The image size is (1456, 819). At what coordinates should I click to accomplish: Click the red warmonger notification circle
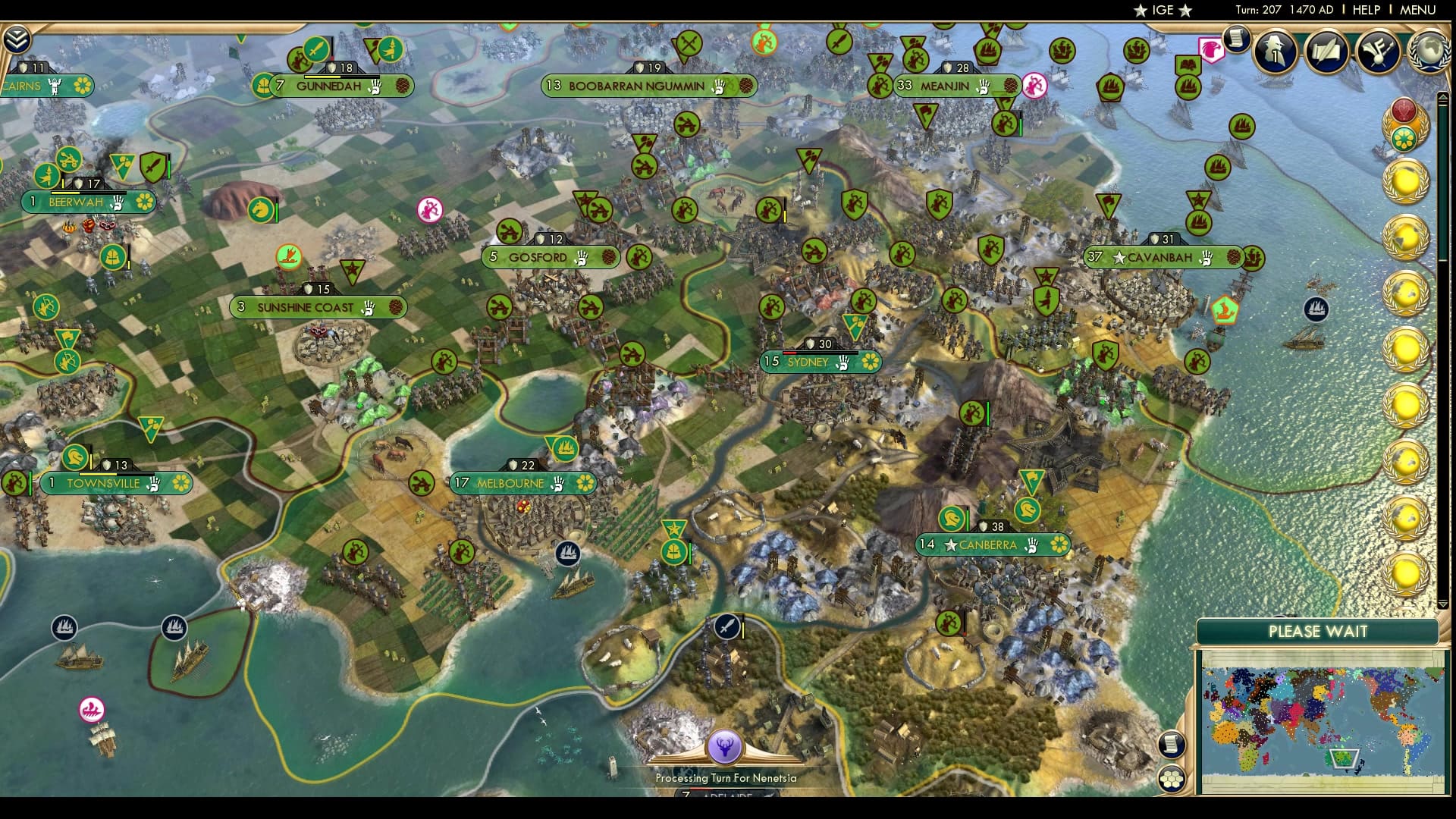click(x=1404, y=111)
